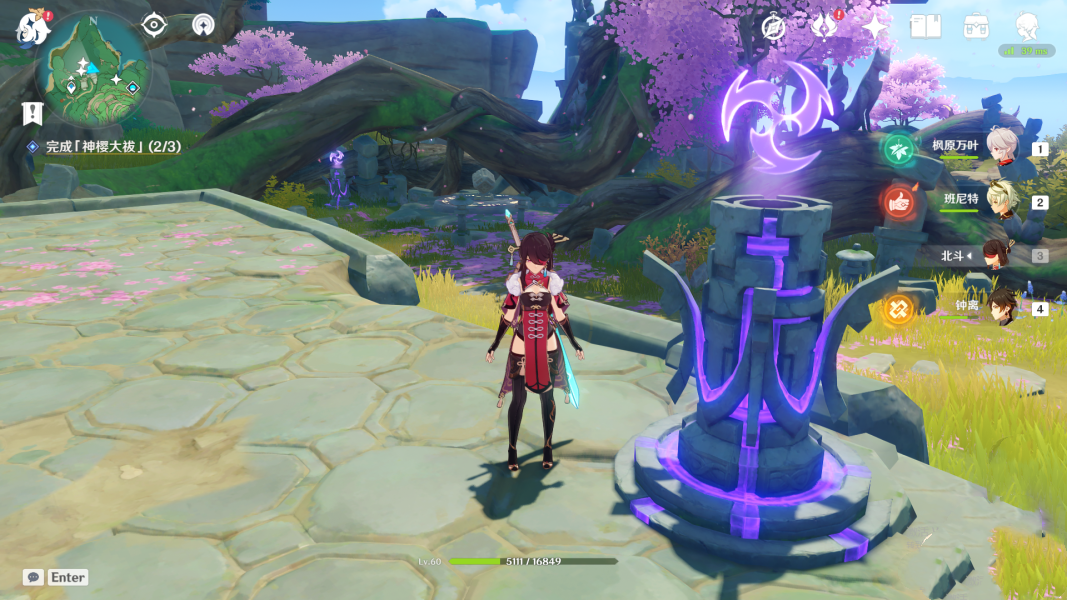
Task: Toggle elemental sight eye icon
Action: (x=154, y=25)
